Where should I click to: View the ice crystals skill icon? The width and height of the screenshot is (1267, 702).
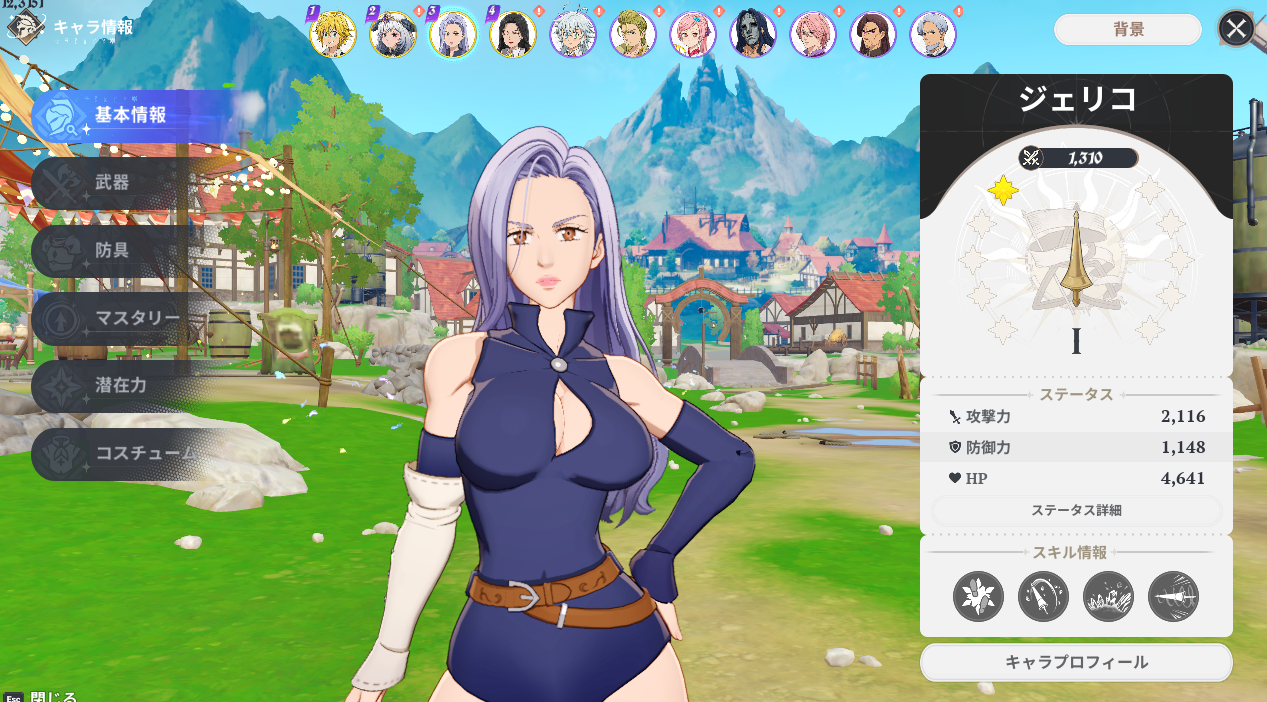[1108, 597]
